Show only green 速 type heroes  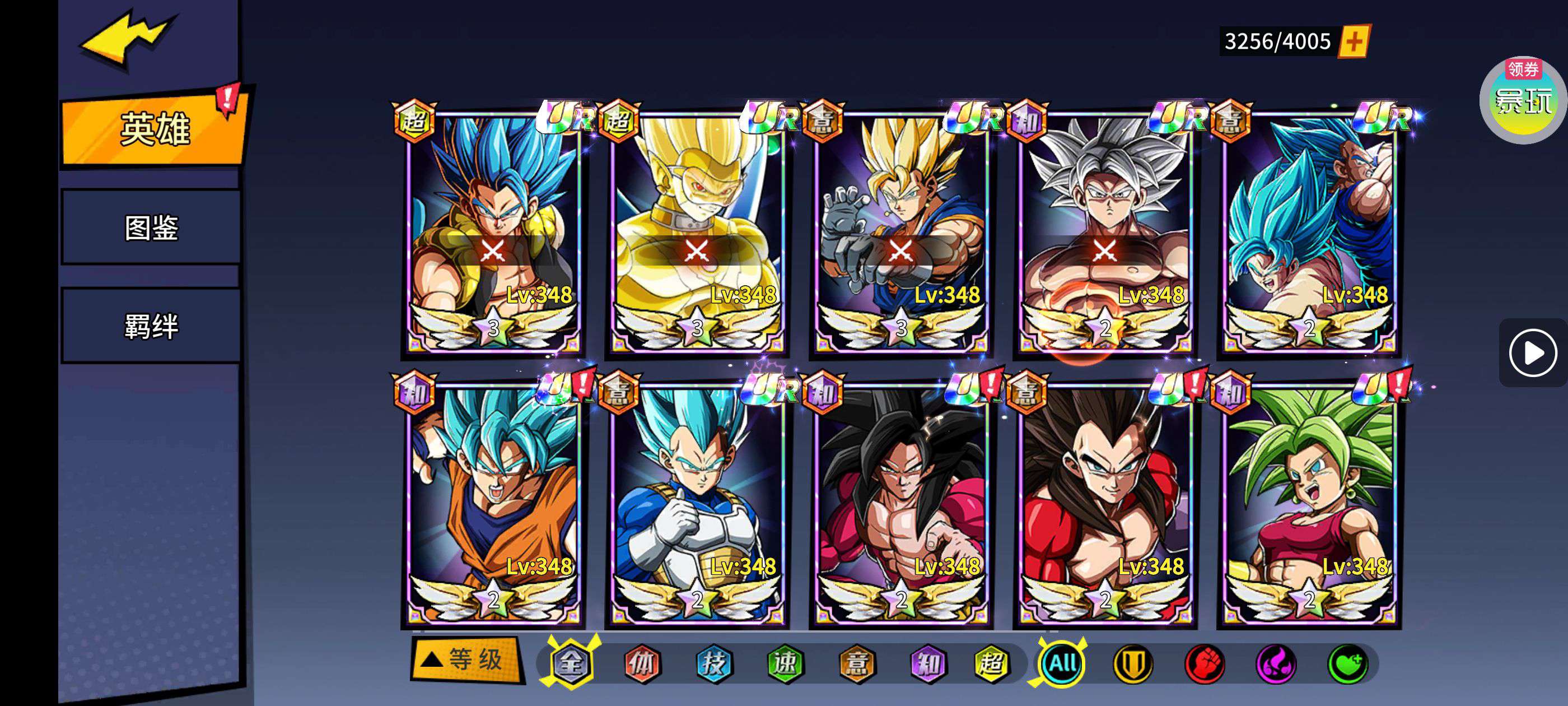(785, 663)
